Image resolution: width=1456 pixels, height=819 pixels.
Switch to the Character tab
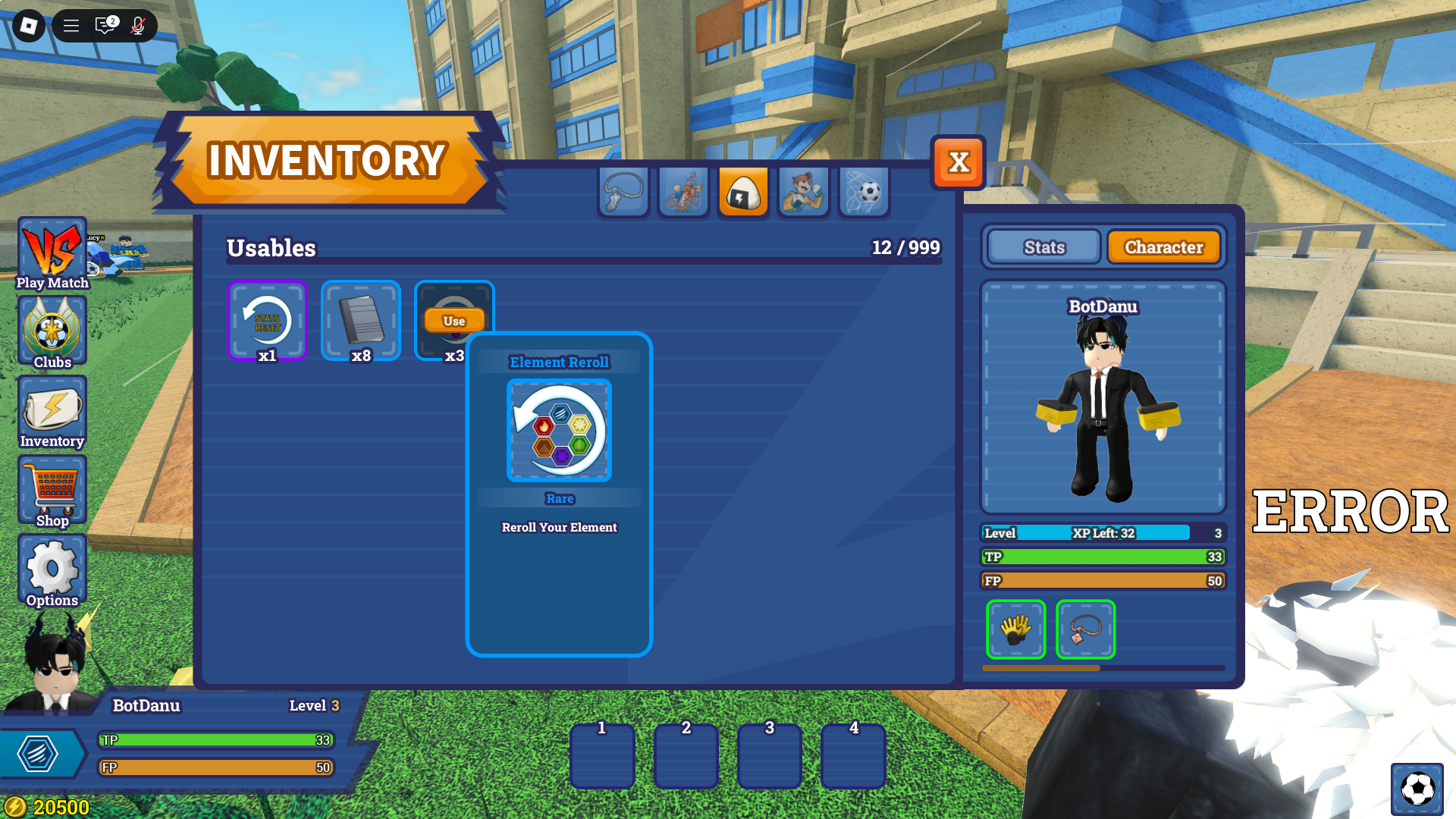pos(1164,246)
